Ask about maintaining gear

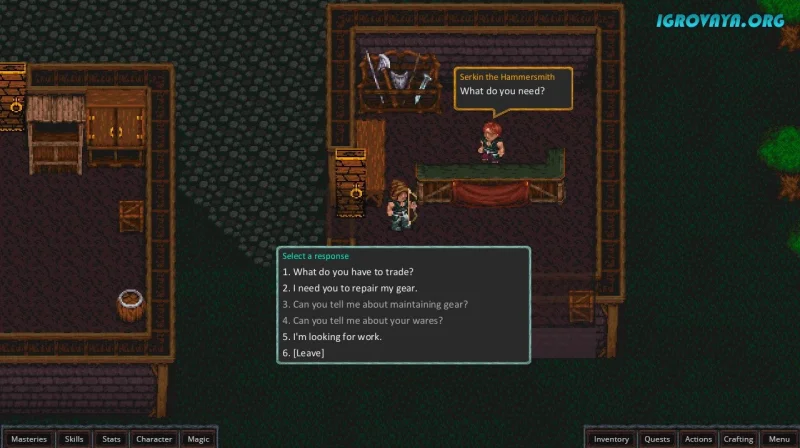pos(375,304)
